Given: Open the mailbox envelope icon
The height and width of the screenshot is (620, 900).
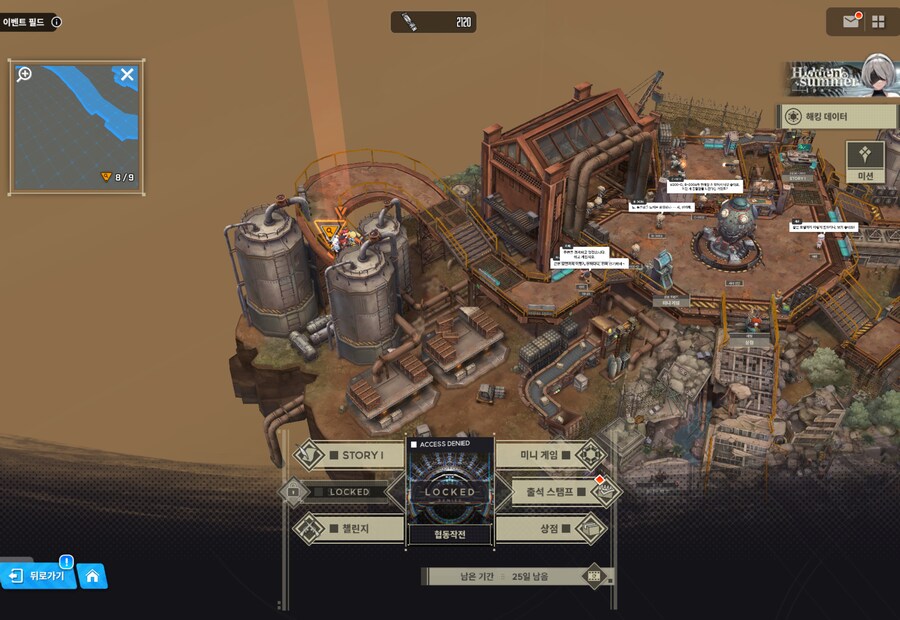Looking at the screenshot, I should click(x=851, y=21).
